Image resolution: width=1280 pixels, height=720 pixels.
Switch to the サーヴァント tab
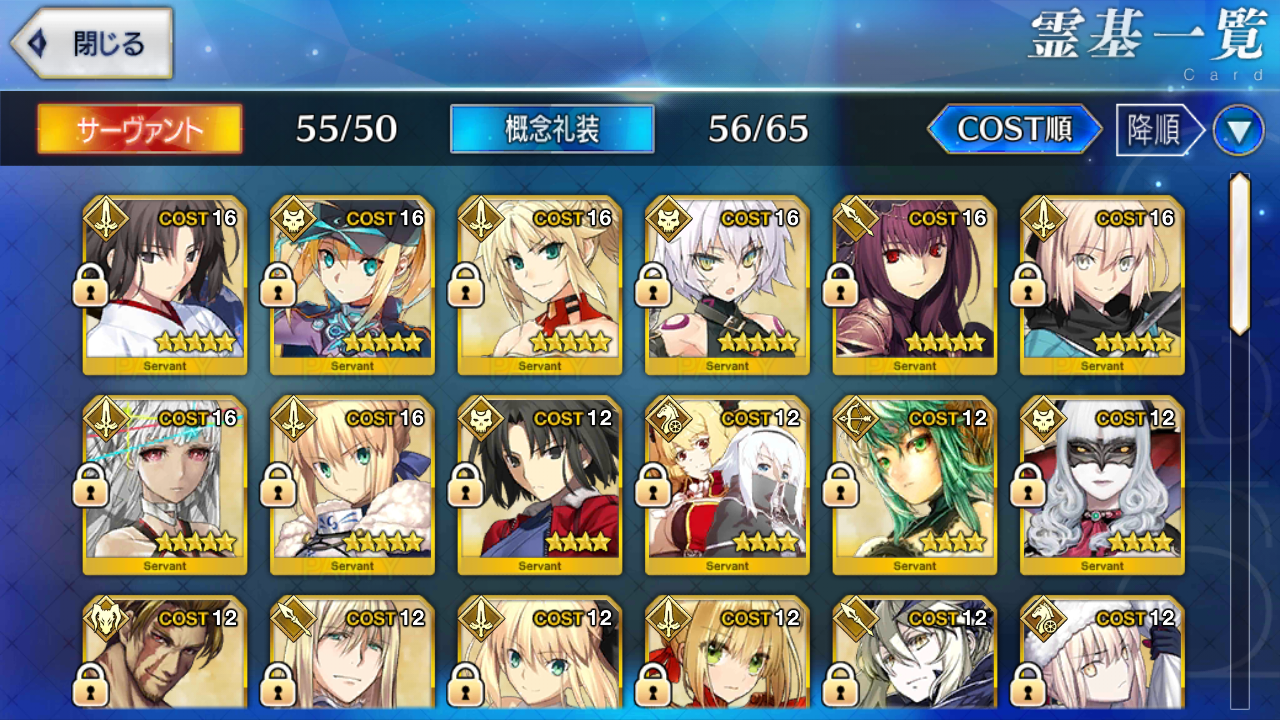[x=140, y=129]
